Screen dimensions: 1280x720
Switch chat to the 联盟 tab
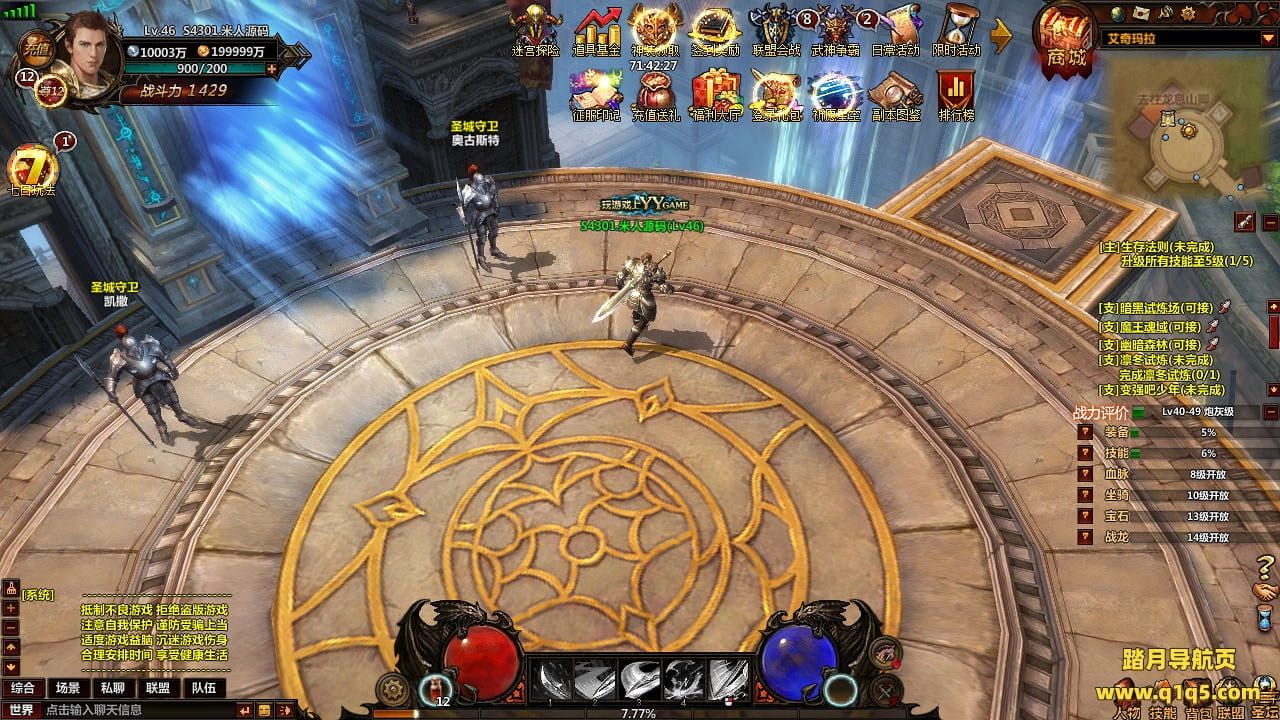tap(157, 688)
